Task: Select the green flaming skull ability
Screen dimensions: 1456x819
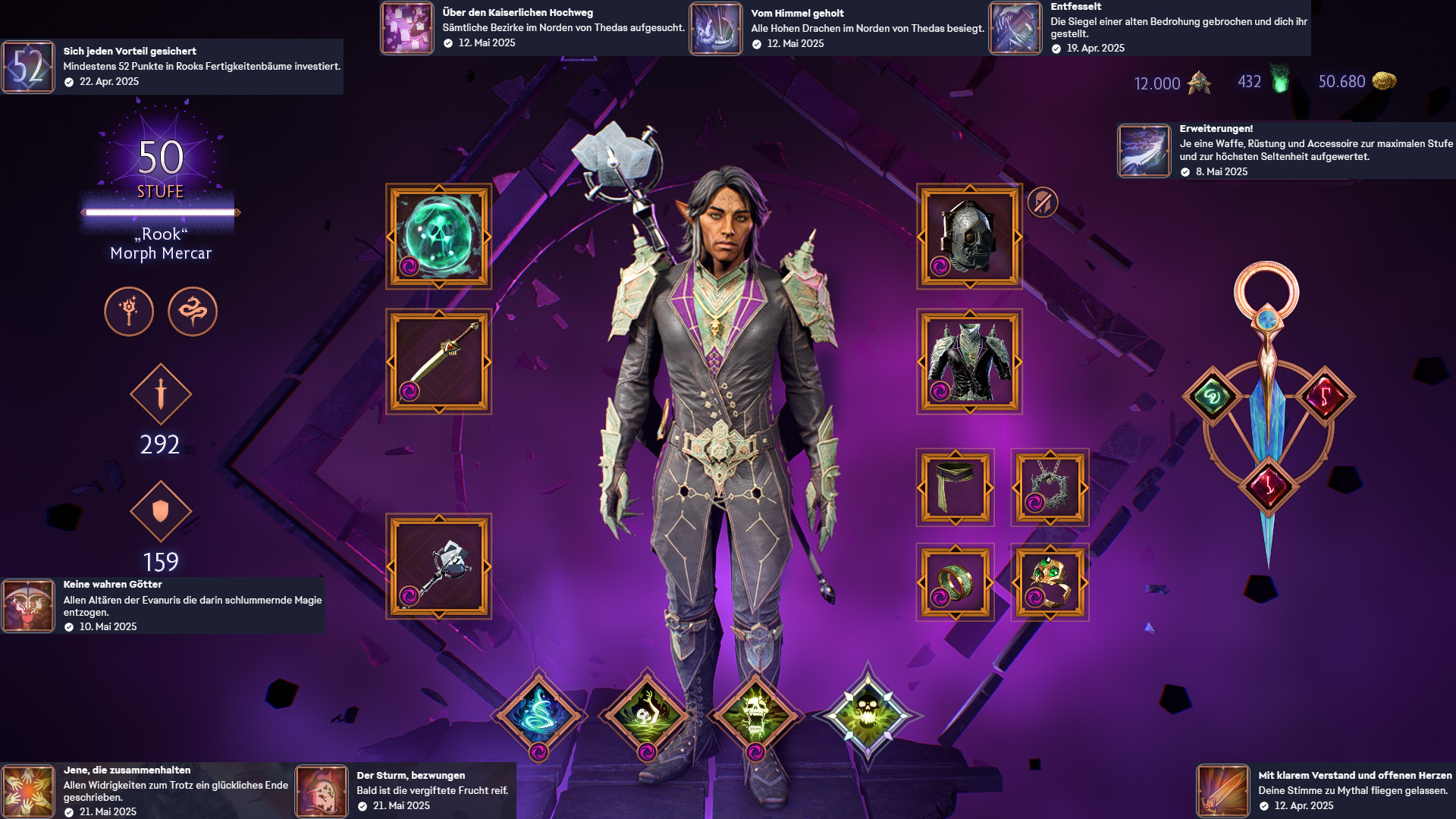Action: 647,714
